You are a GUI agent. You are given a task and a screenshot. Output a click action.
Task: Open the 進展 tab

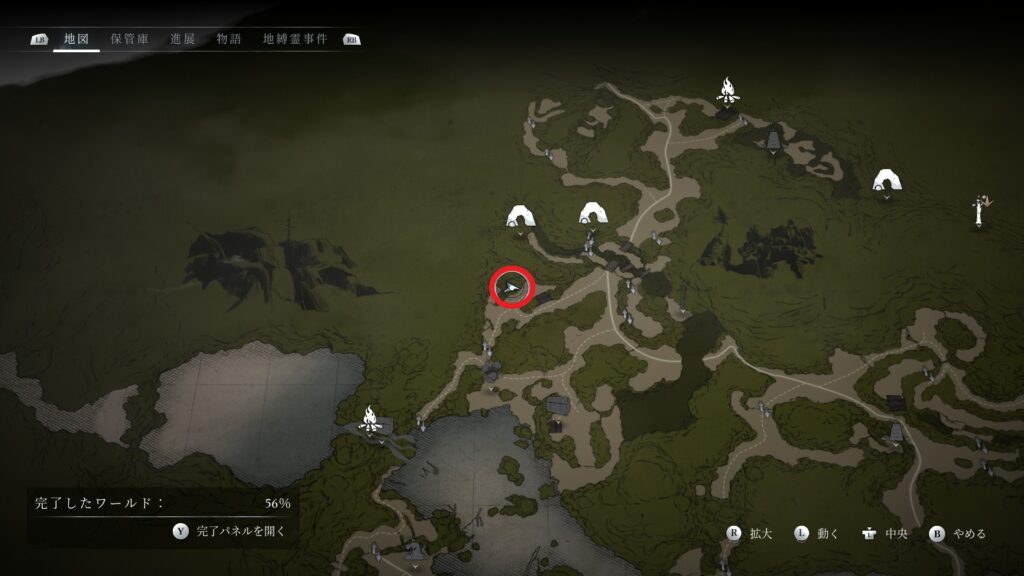[x=182, y=39]
